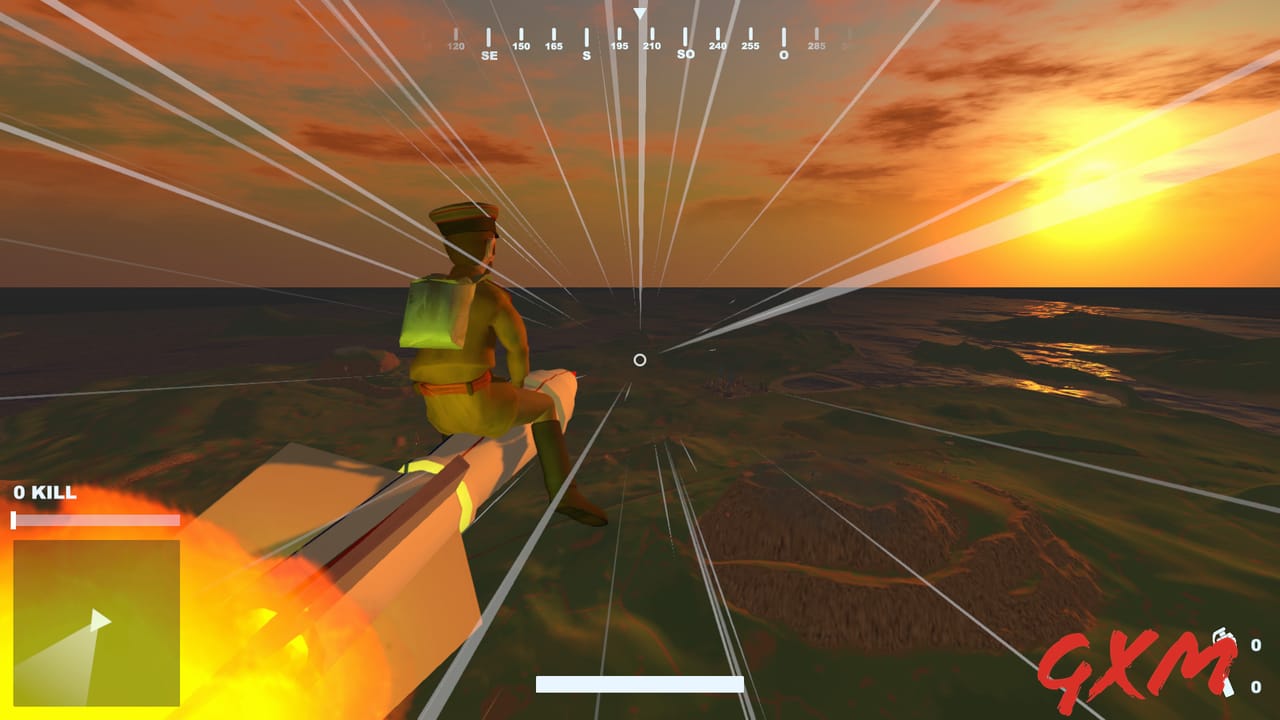This screenshot has width=1280, height=720.
Task: Click the upper kill counter showing 0
Action: (1256, 645)
